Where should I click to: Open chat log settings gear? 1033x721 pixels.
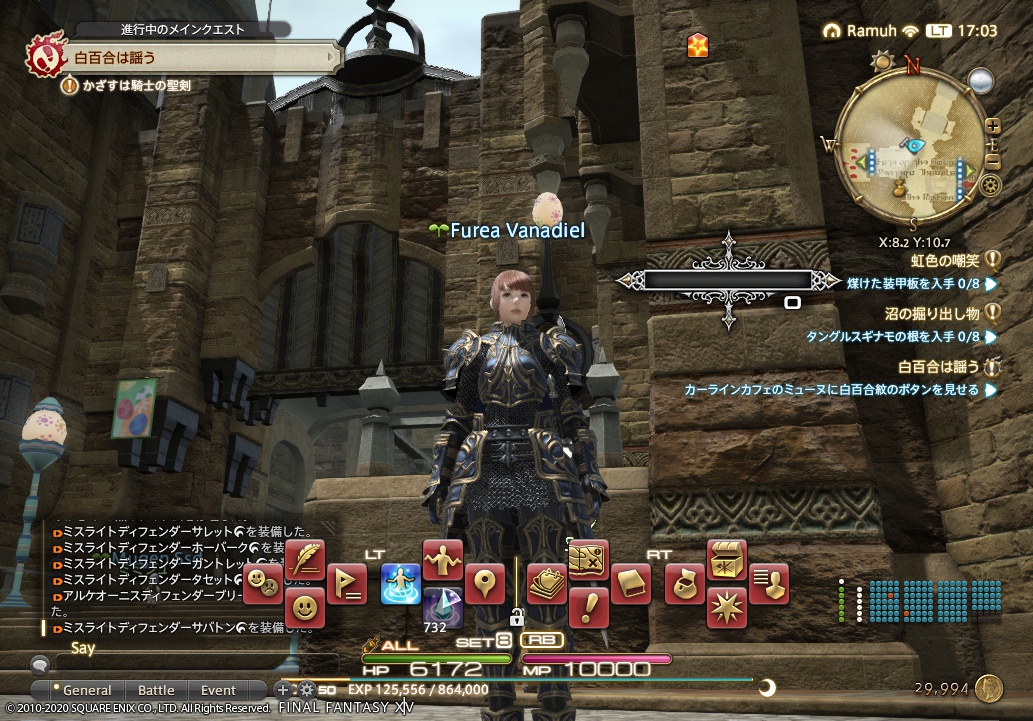(x=306, y=690)
